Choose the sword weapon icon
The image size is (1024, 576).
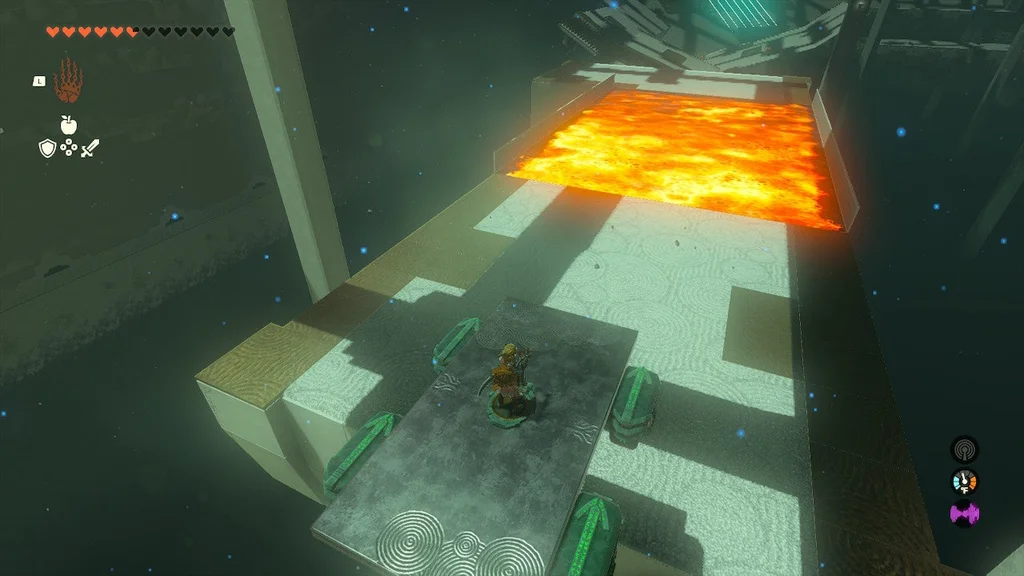90,149
